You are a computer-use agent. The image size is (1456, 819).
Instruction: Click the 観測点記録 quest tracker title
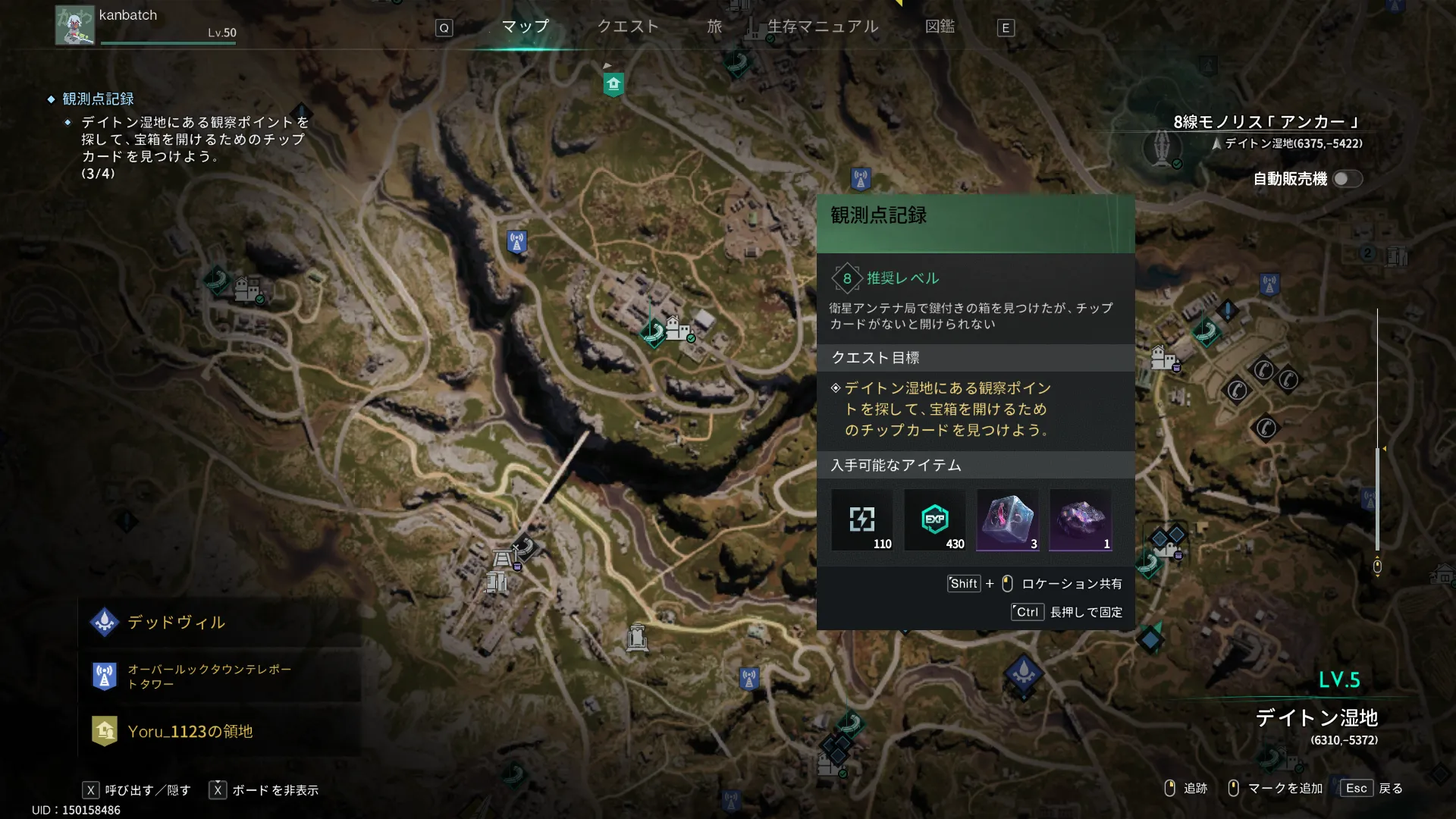pyautogui.click(x=98, y=99)
